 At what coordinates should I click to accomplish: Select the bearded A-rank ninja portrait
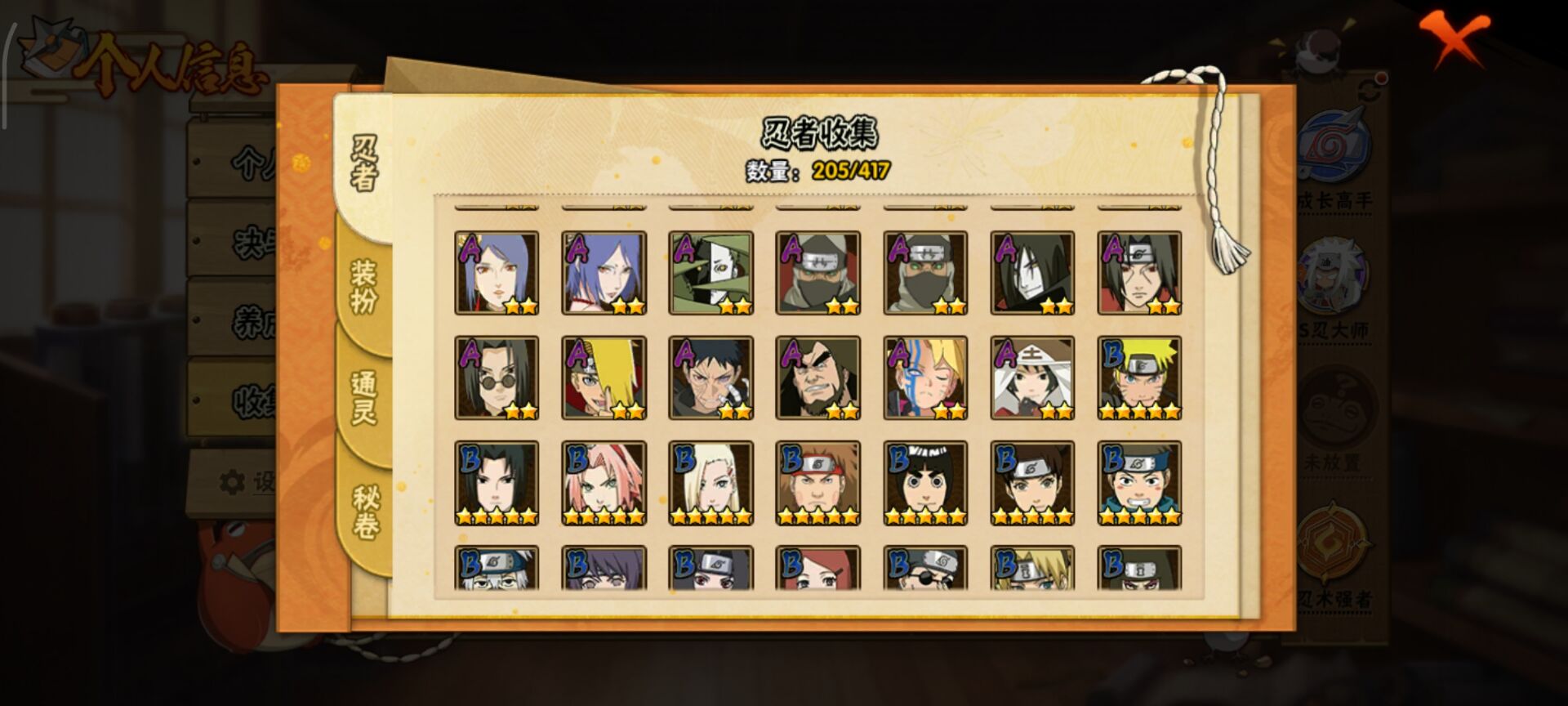817,378
